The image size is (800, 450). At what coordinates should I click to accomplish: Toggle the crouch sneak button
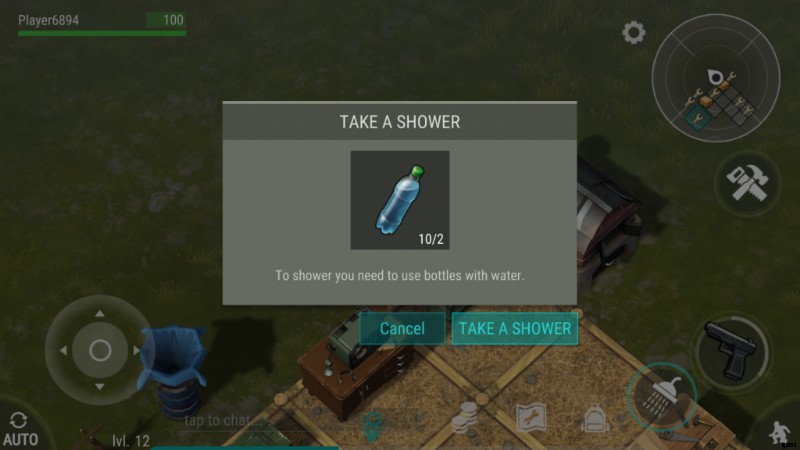coord(777,432)
